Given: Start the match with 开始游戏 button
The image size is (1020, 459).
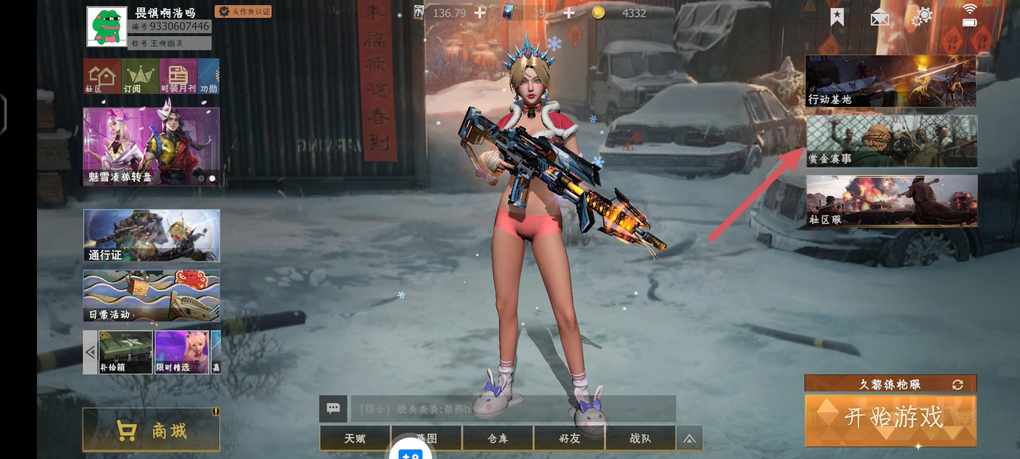Looking at the screenshot, I should pos(890,419).
